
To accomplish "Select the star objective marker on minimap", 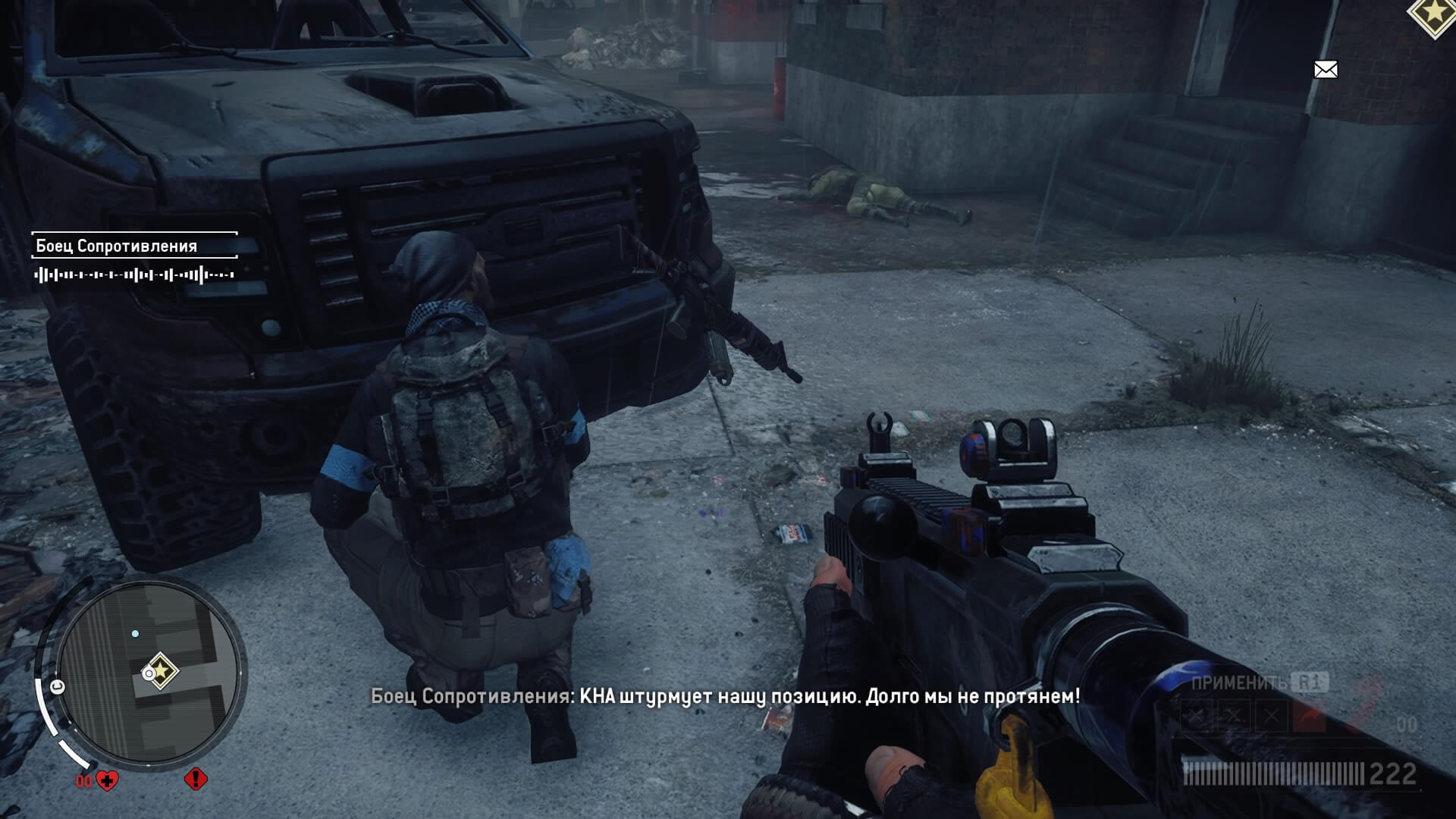I will pyautogui.click(x=160, y=672).
